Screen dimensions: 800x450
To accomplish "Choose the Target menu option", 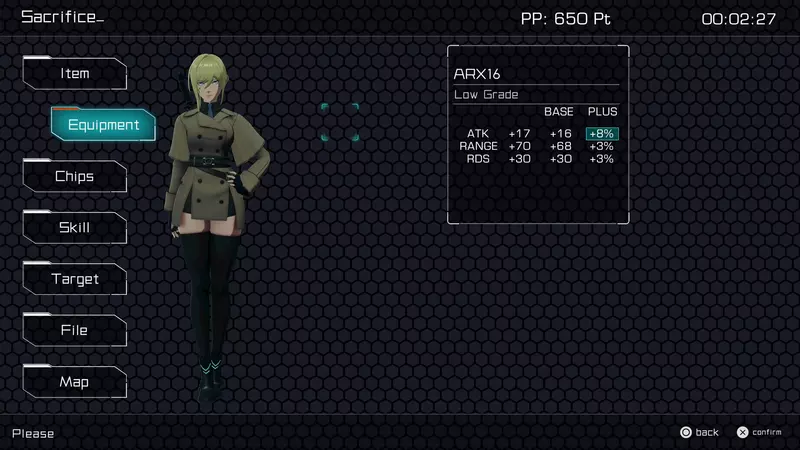I will coord(75,280).
